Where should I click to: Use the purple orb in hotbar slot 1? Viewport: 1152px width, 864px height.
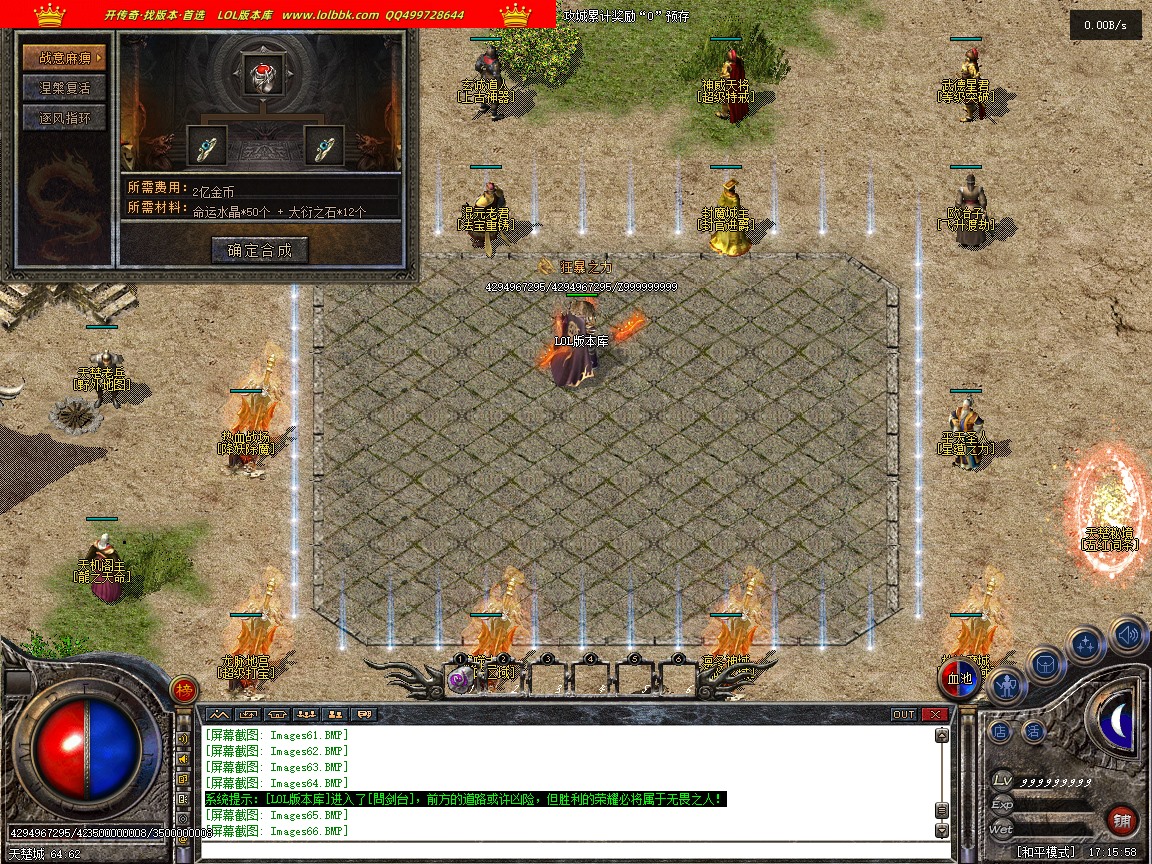[x=460, y=680]
